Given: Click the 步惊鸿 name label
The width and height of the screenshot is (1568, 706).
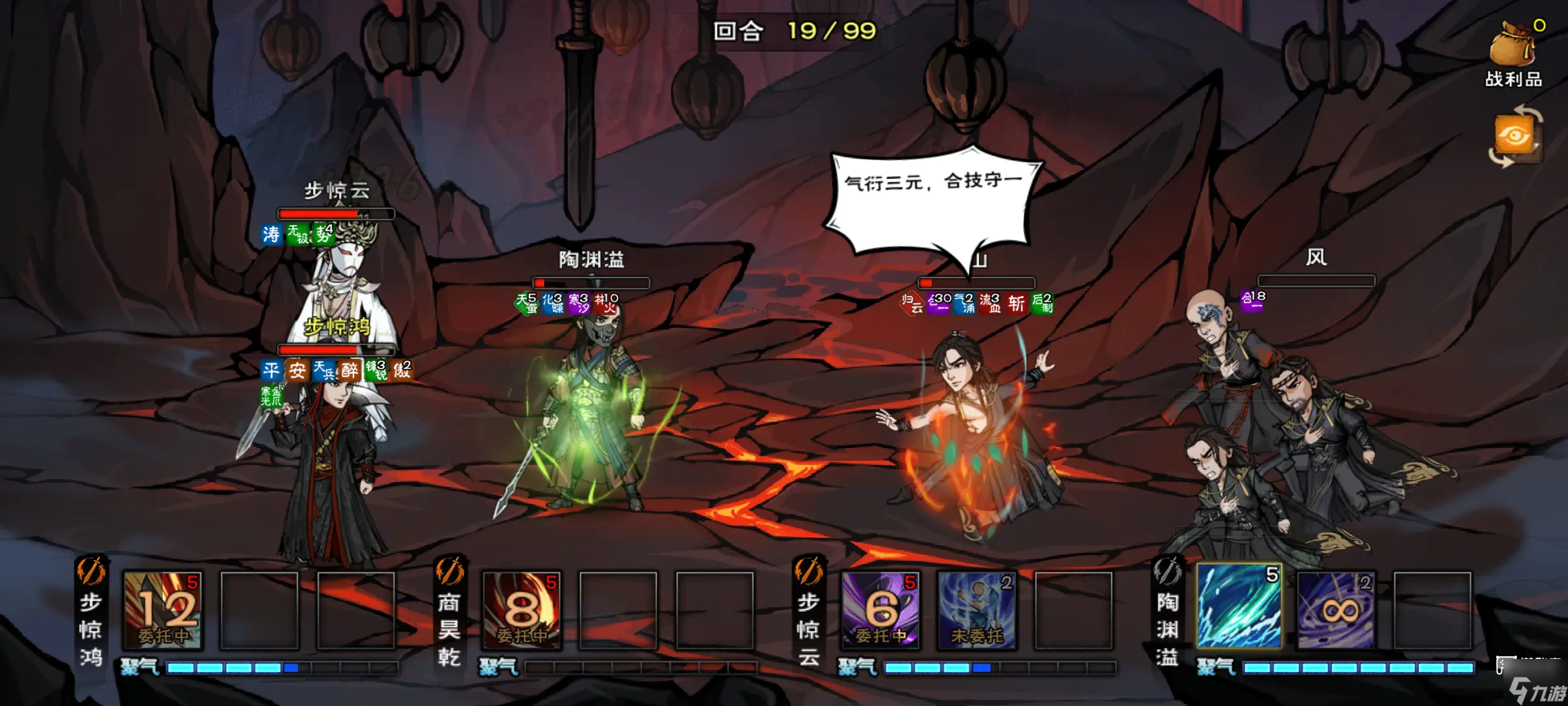Looking at the screenshot, I should coord(338,326).
